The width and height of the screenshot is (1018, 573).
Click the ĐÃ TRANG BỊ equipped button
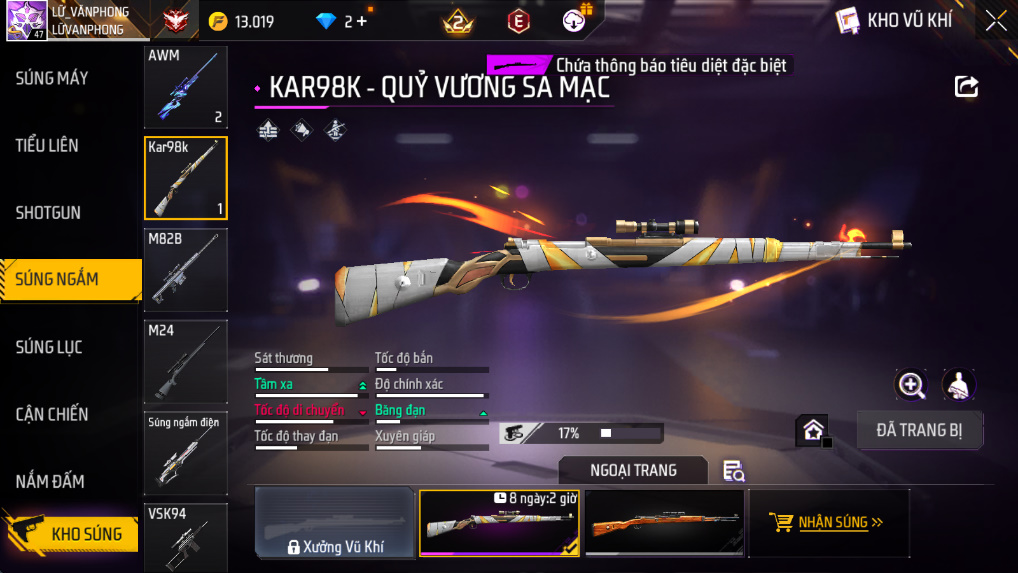(x=920, y=430)
